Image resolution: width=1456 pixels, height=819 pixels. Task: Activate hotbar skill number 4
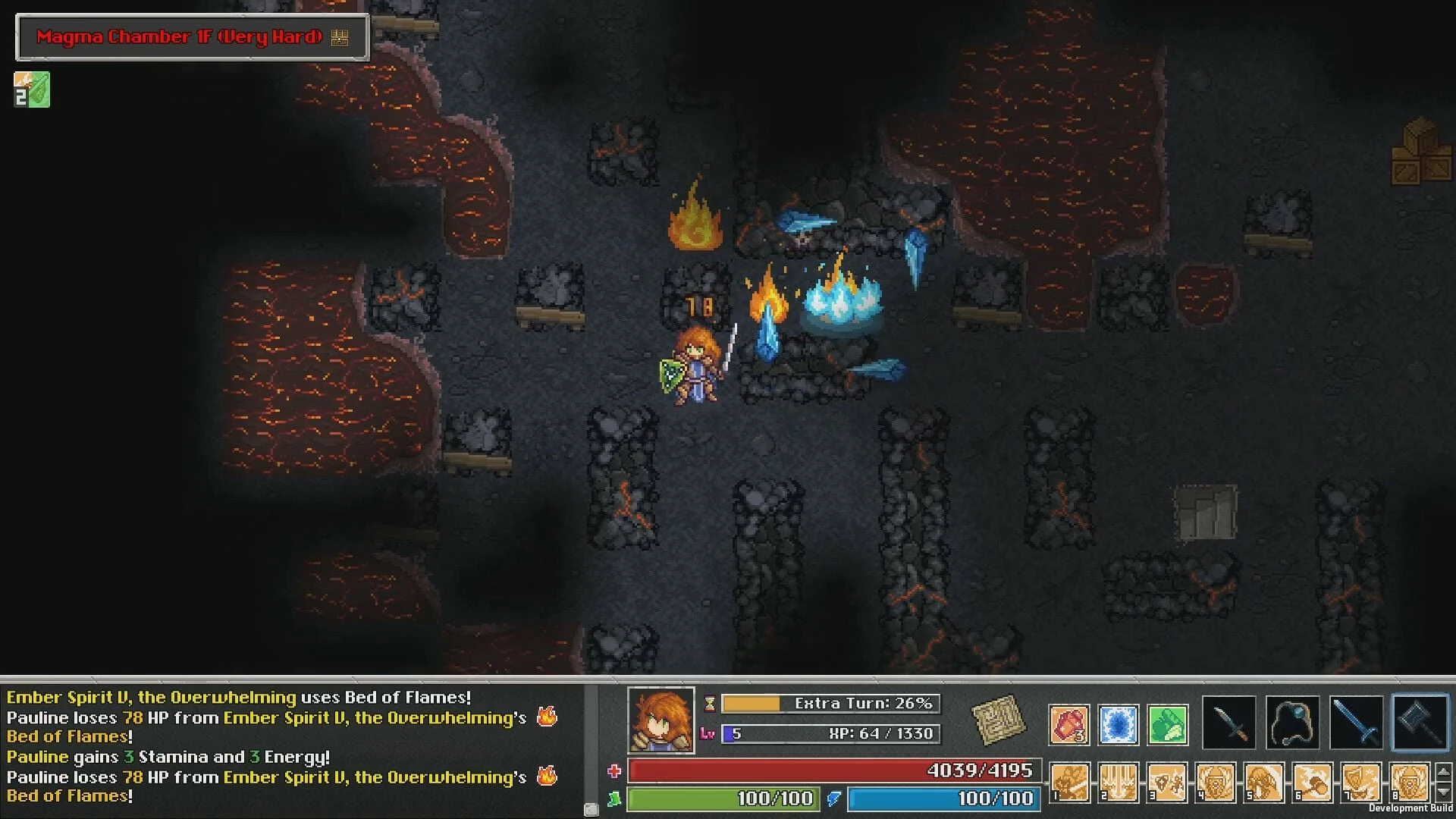pyautogui.click(x=1216, y=783)
